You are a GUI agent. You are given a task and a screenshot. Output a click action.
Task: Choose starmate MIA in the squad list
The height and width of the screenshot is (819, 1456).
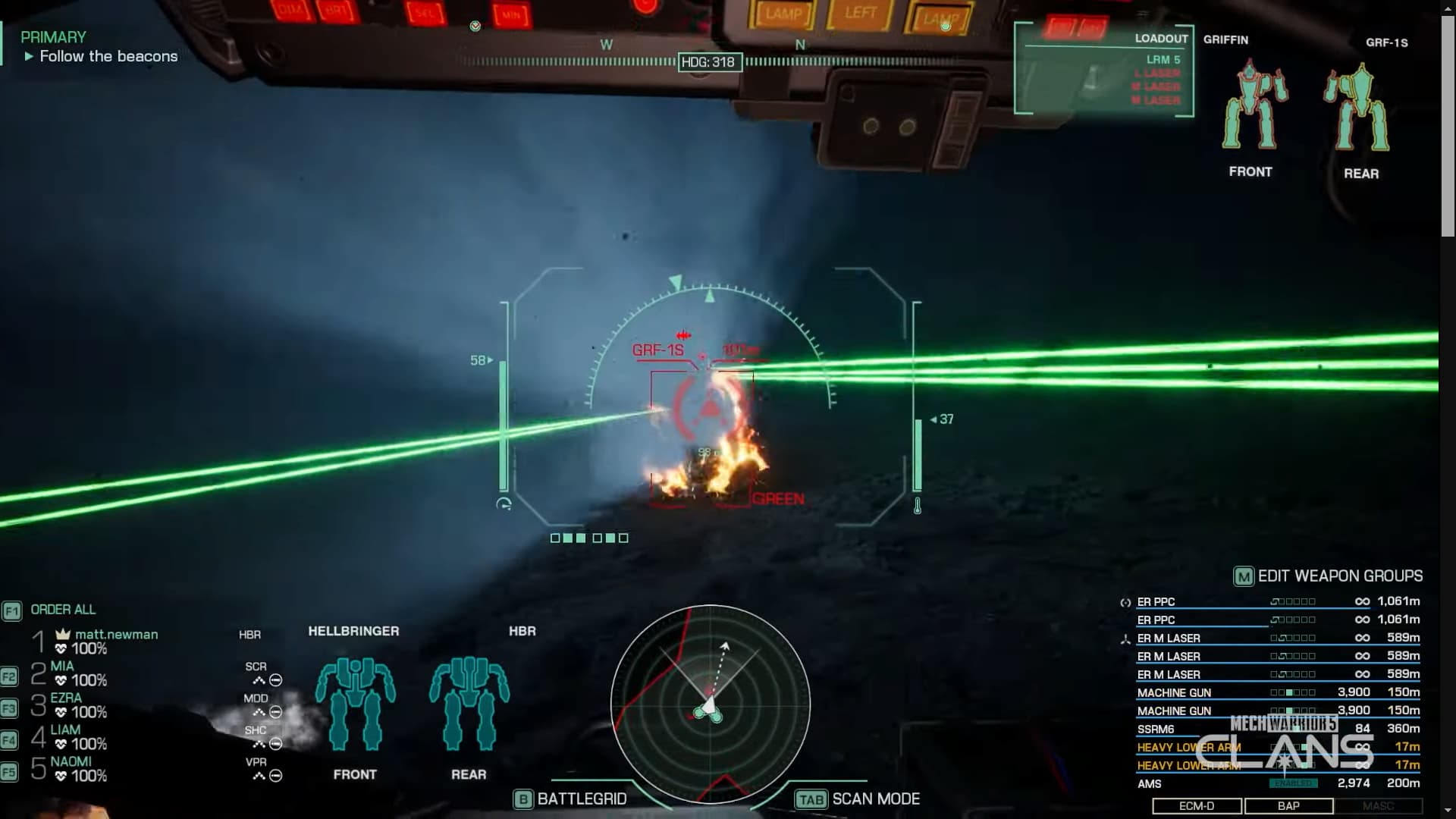point(62,667)
